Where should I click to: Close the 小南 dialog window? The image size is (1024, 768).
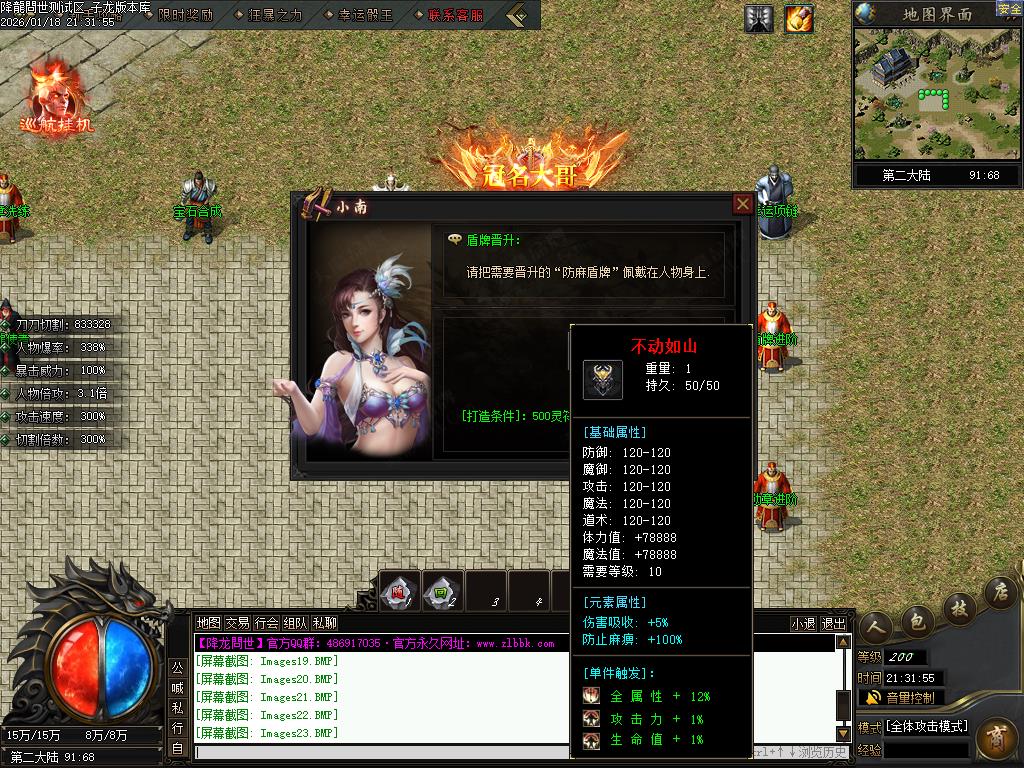(743, 204)
